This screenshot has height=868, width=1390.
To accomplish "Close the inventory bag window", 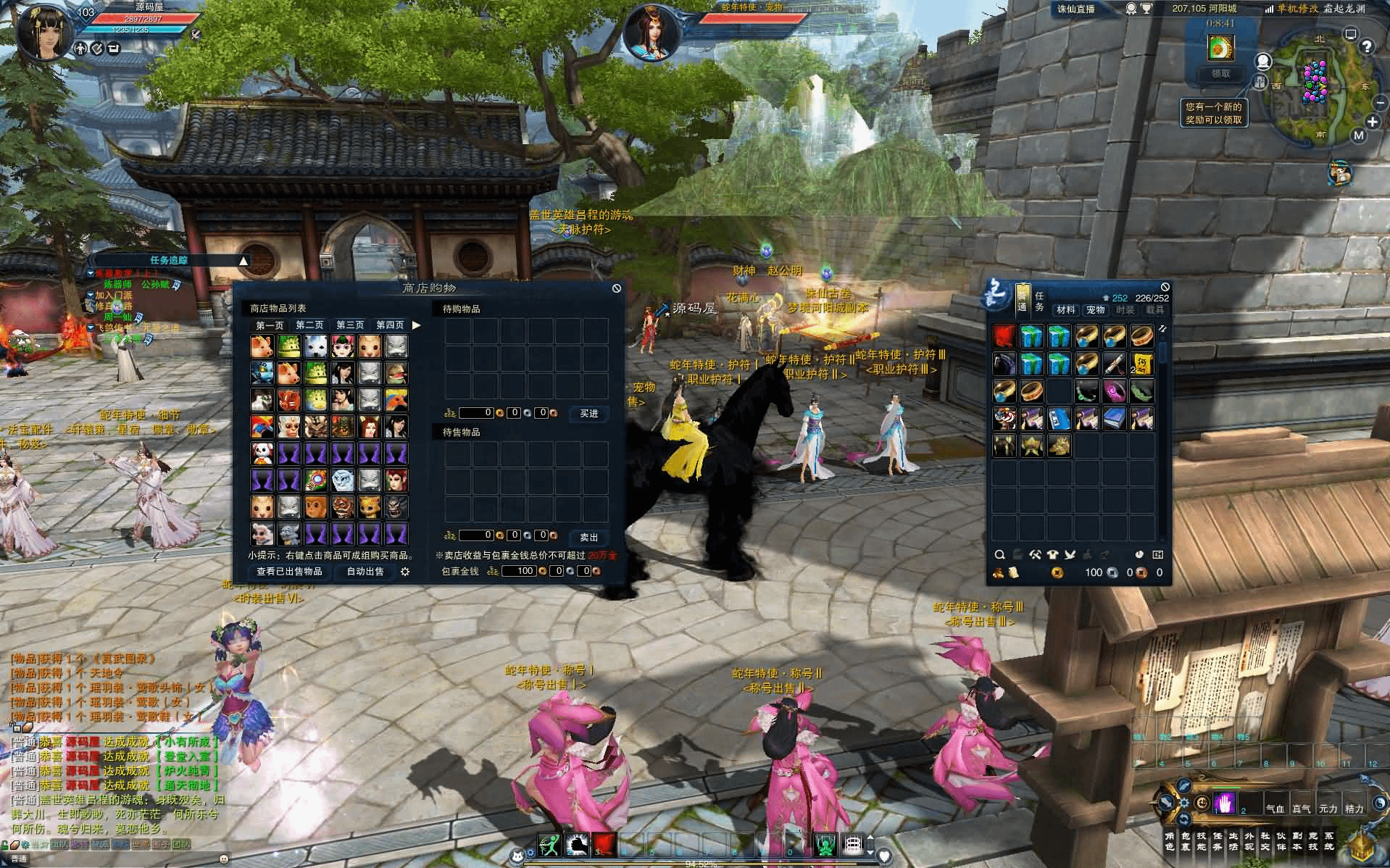I will click(1165, 287).
